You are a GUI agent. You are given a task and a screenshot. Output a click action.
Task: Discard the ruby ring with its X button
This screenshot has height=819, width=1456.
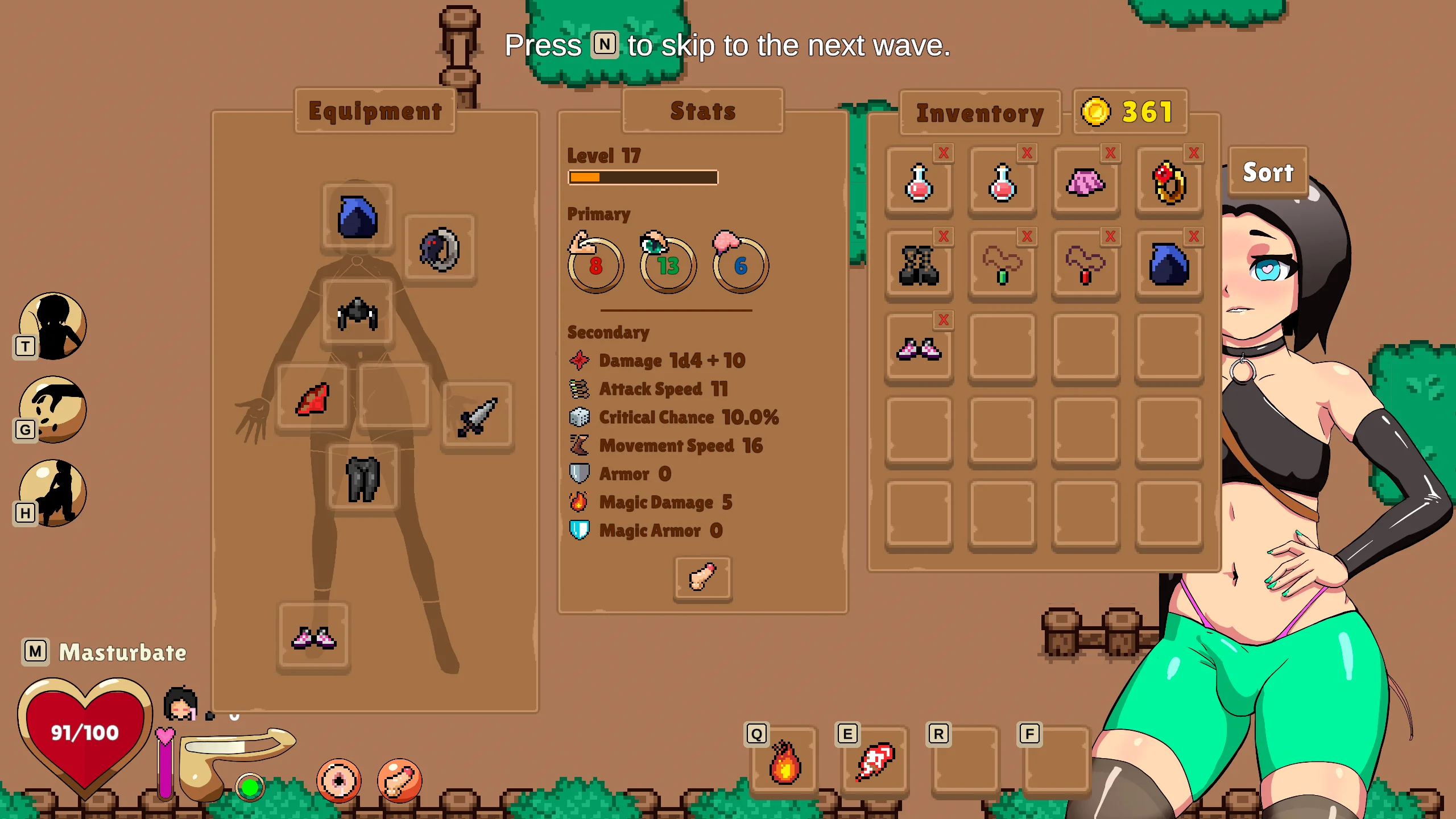click(1194, 153)
